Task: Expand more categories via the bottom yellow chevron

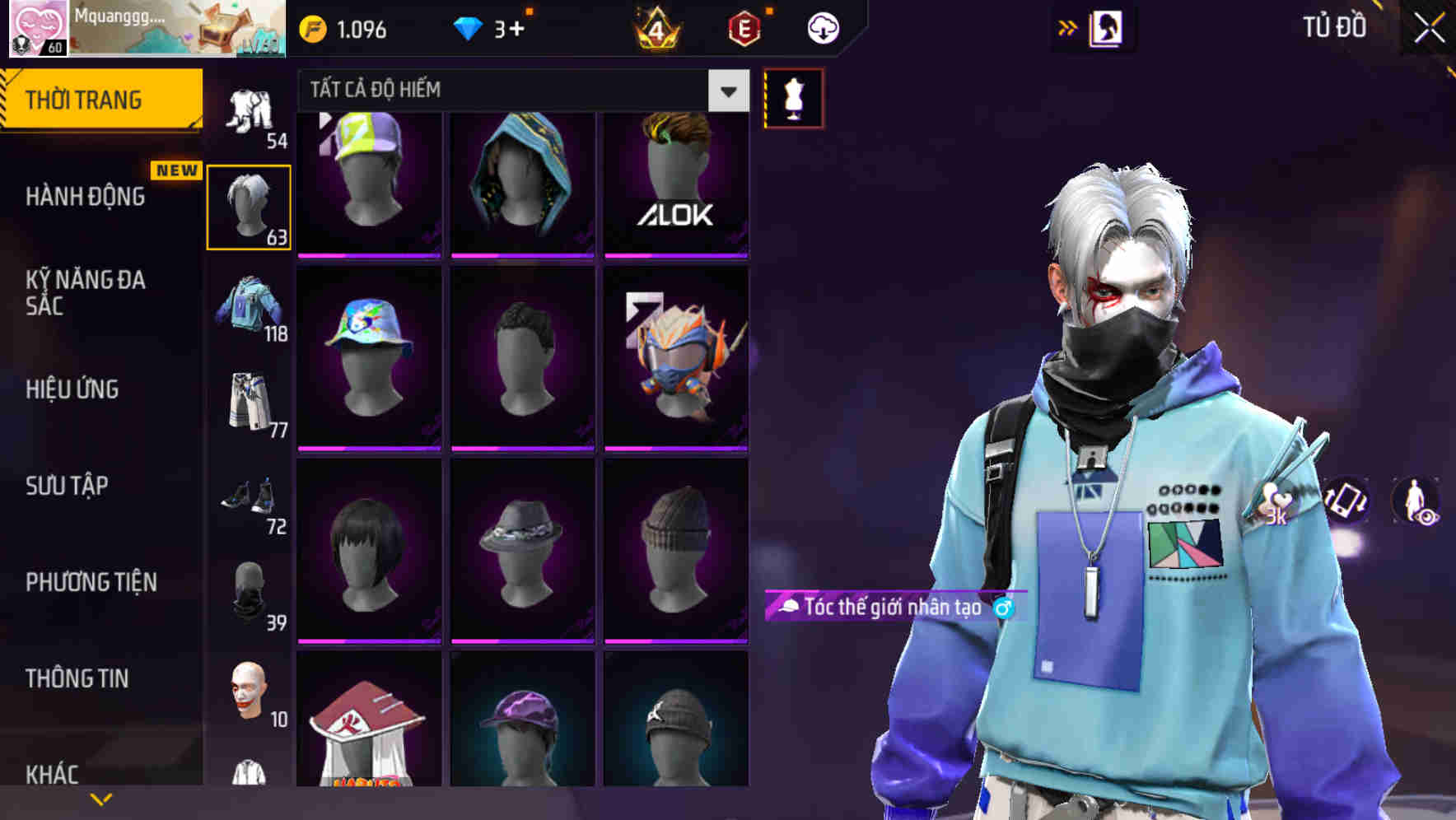Action: tap(101, 798)
